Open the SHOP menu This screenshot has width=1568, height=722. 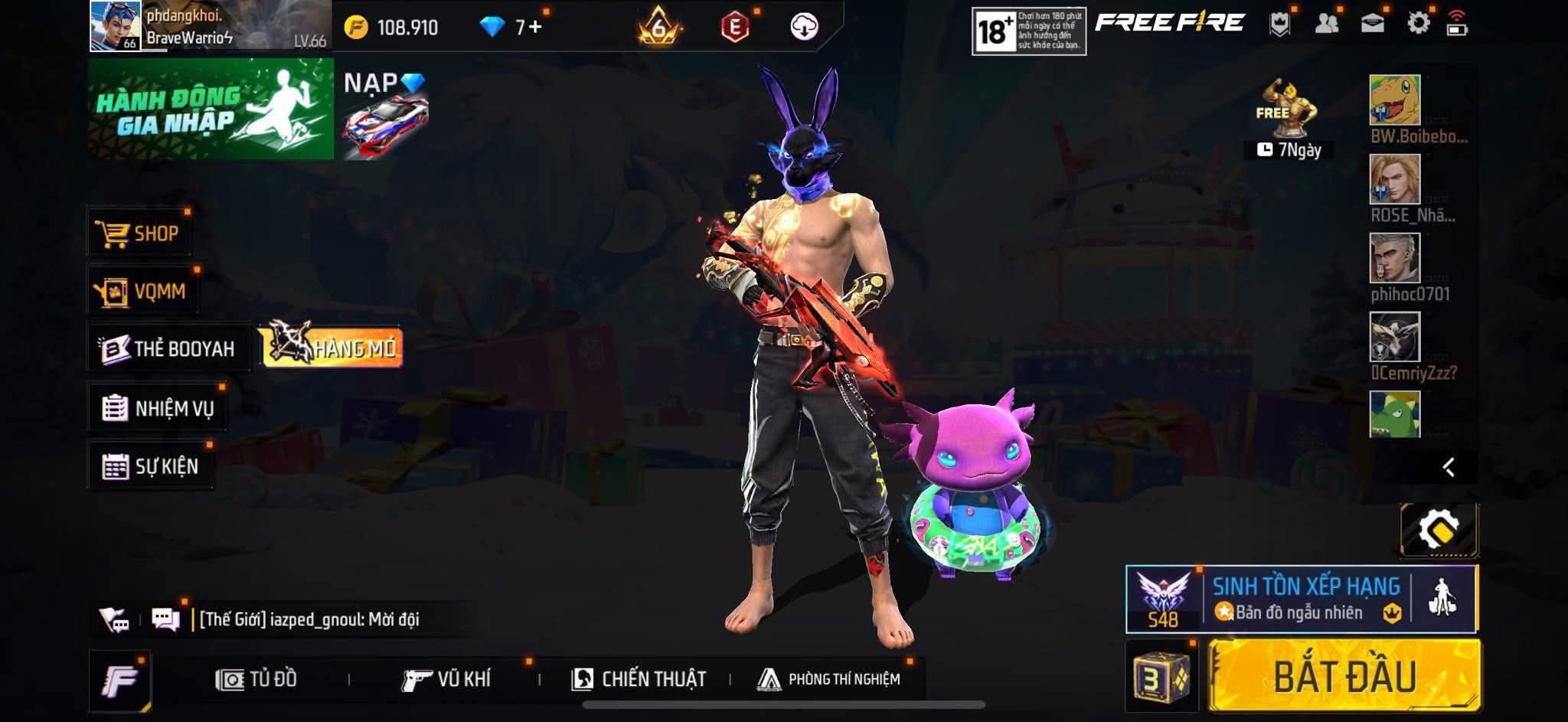[139, 234]
